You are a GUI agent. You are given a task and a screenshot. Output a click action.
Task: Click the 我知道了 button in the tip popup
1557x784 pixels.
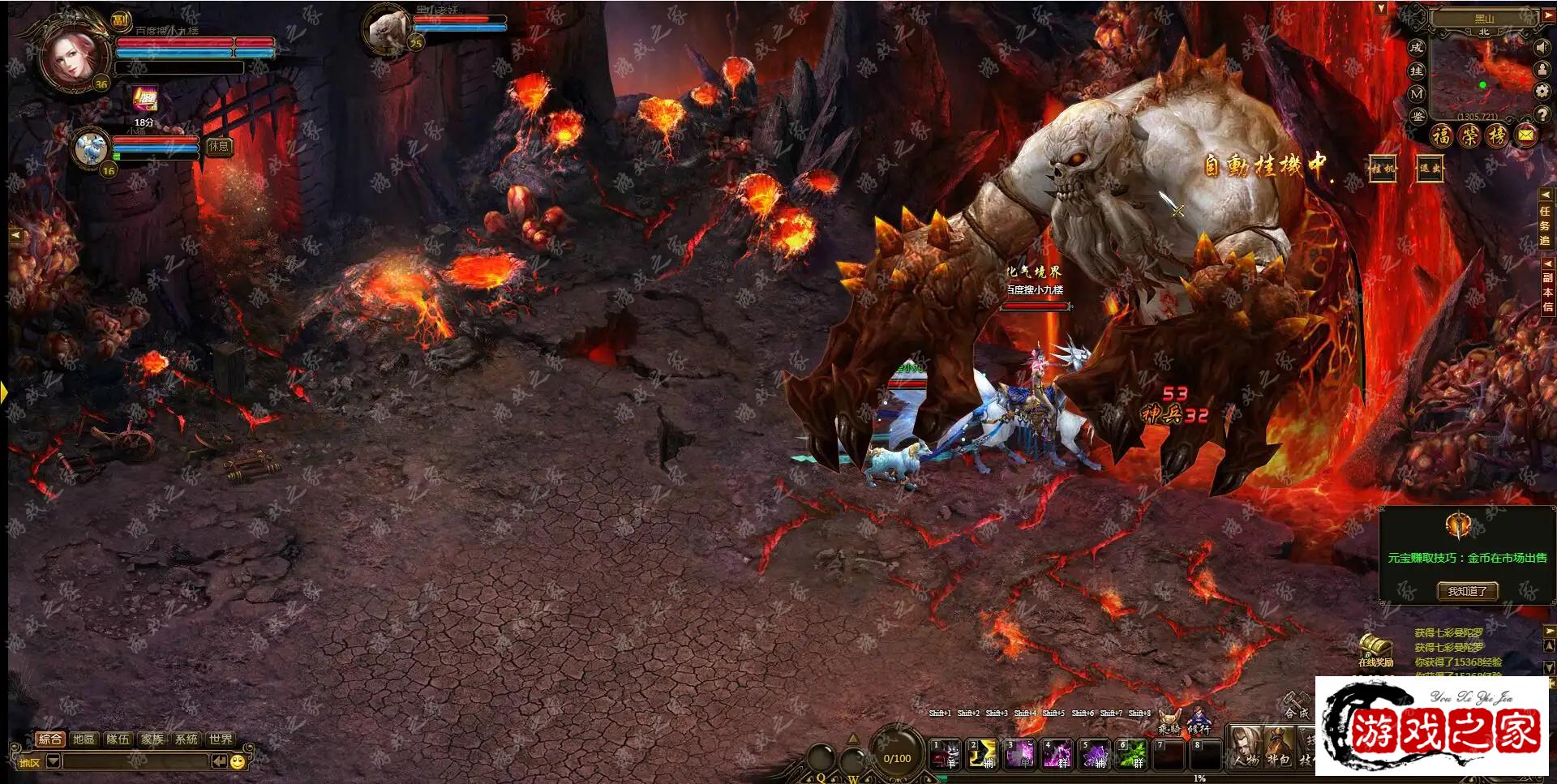click(1467, 591)
